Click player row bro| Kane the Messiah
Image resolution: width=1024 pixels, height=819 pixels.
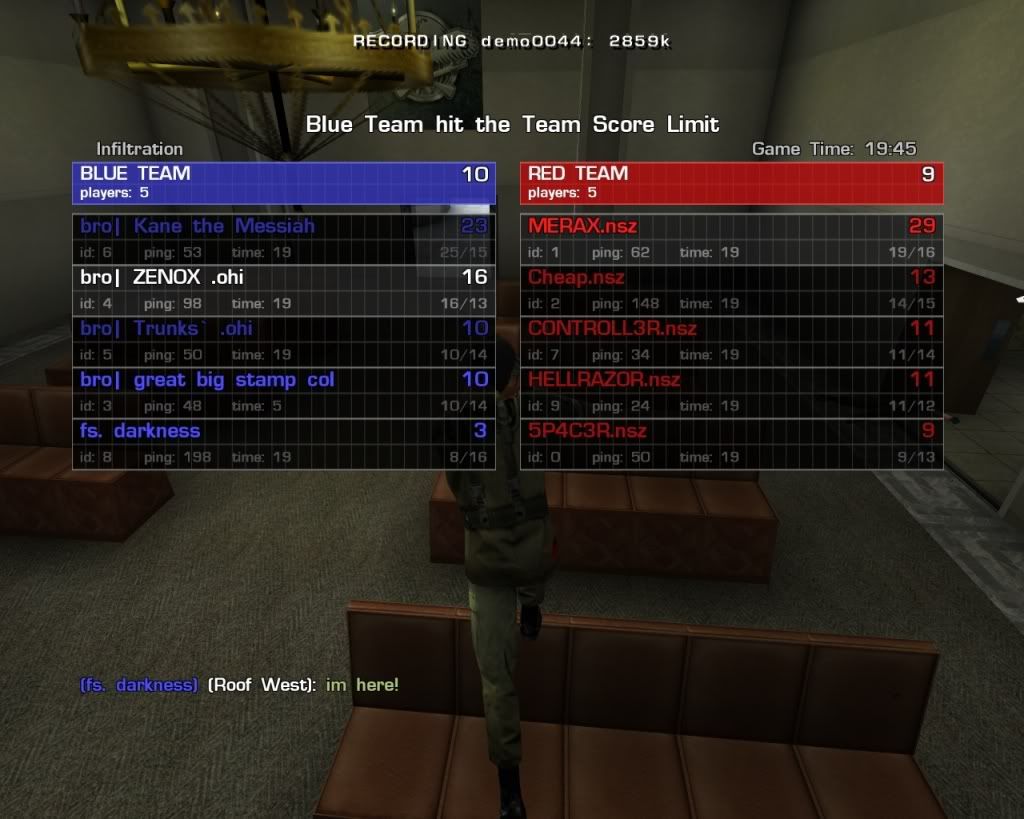click(x=283, y=238)
